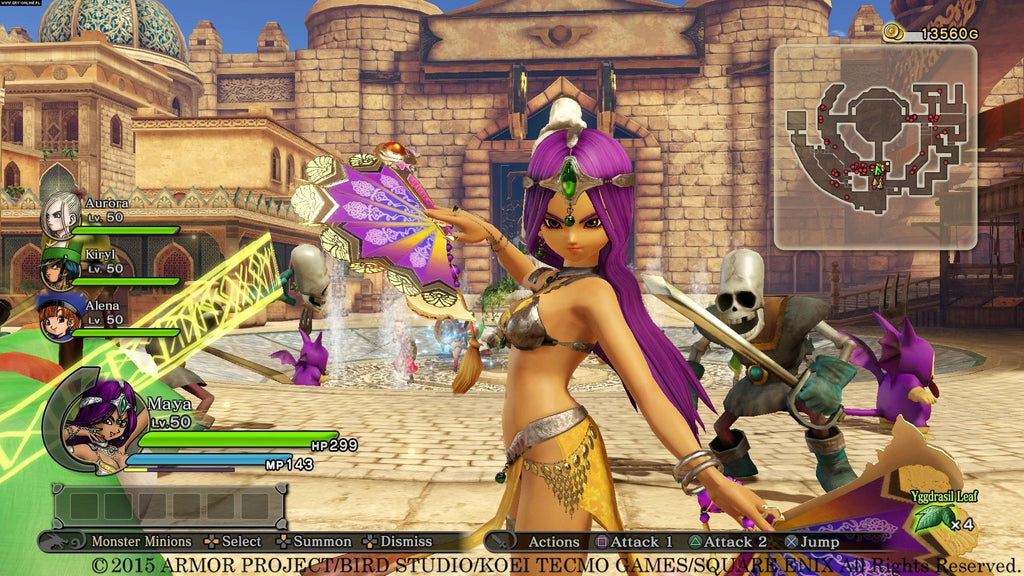1024x576 pixels.
Task: Select Aurora's party portrait
Action: [60, 215]
